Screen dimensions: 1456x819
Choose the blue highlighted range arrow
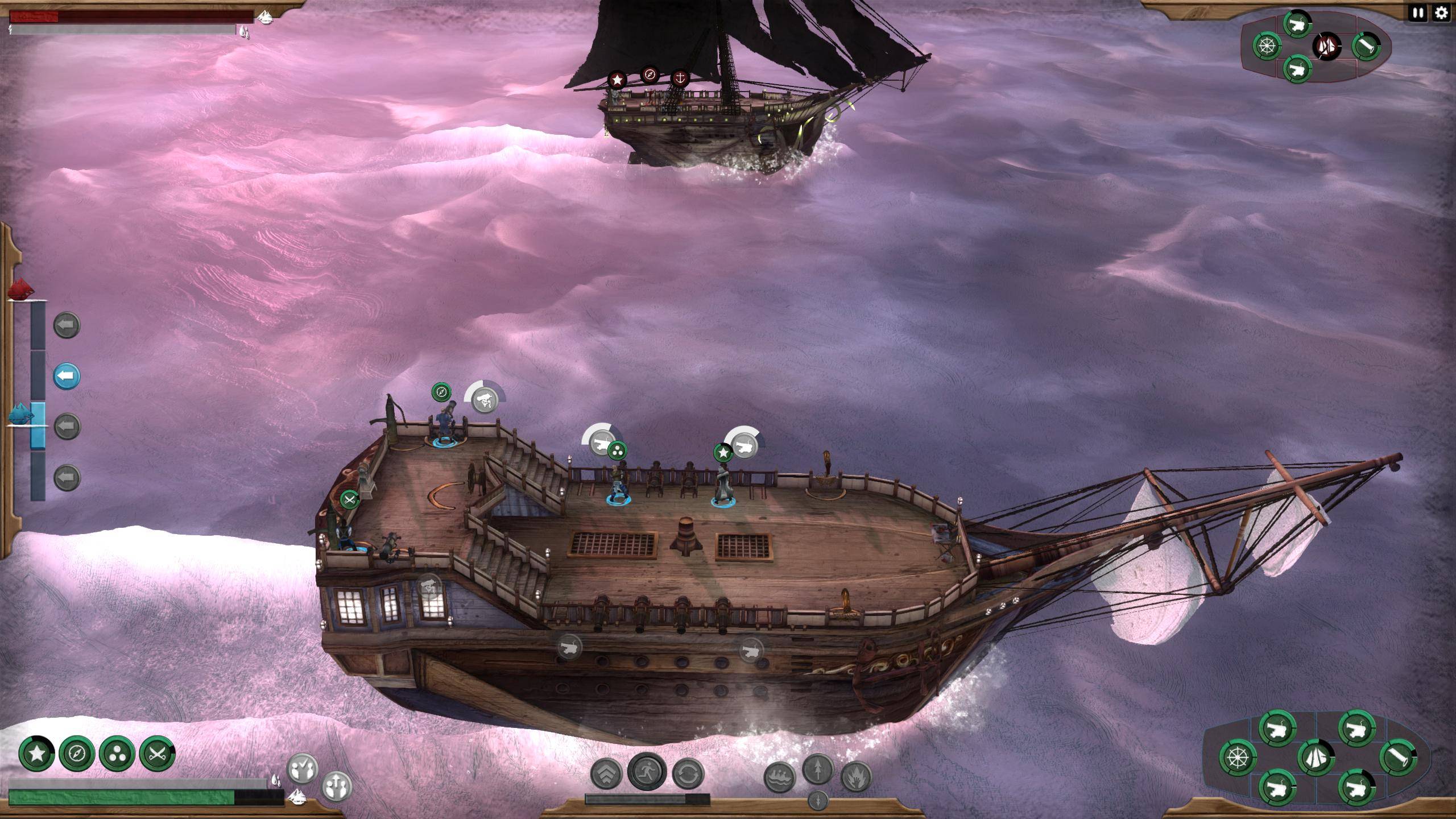click(x=67, y=376)
